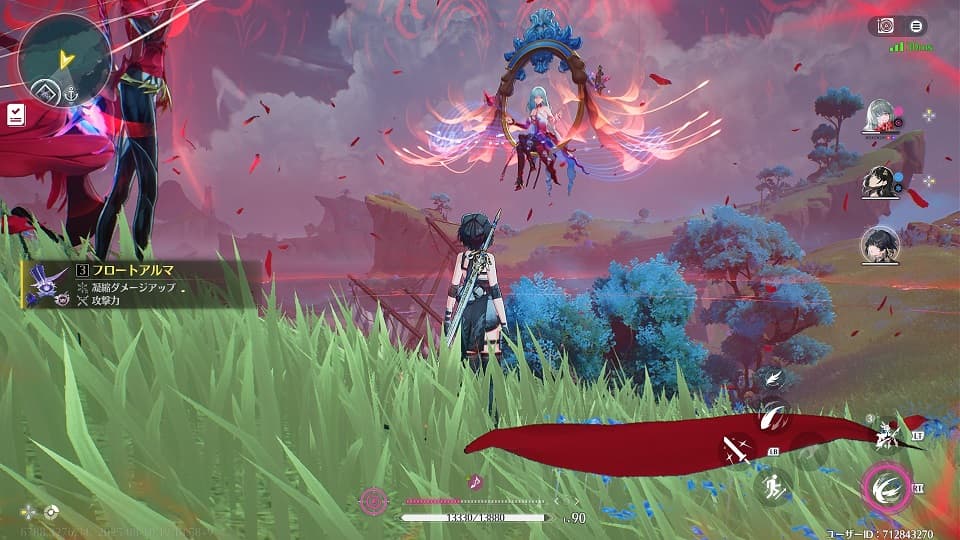Image resolution: width=960 pixels, height=540 pixels.
Task: Trigger the sword basic attack button
Action: [738, 451]
